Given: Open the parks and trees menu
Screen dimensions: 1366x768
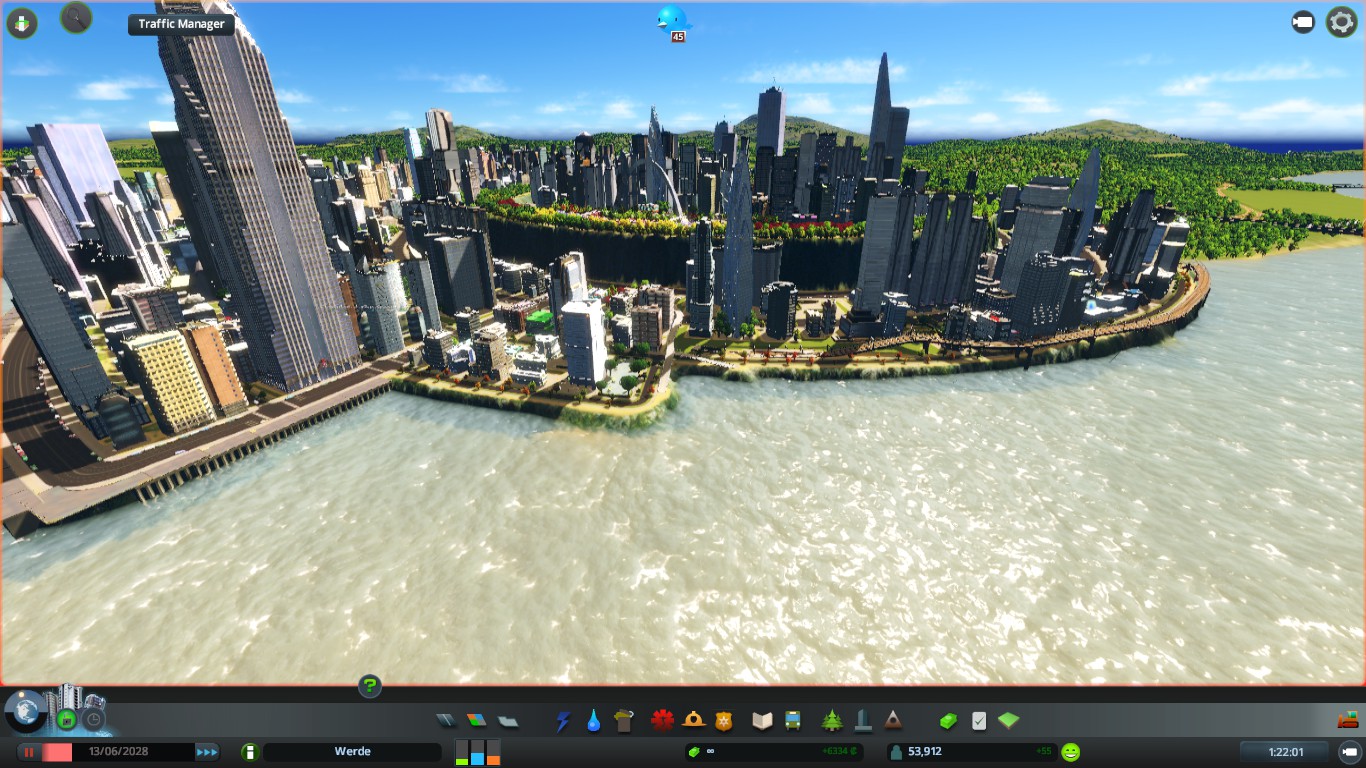Looking at the screenshot, I should click(x=832, y=720).
